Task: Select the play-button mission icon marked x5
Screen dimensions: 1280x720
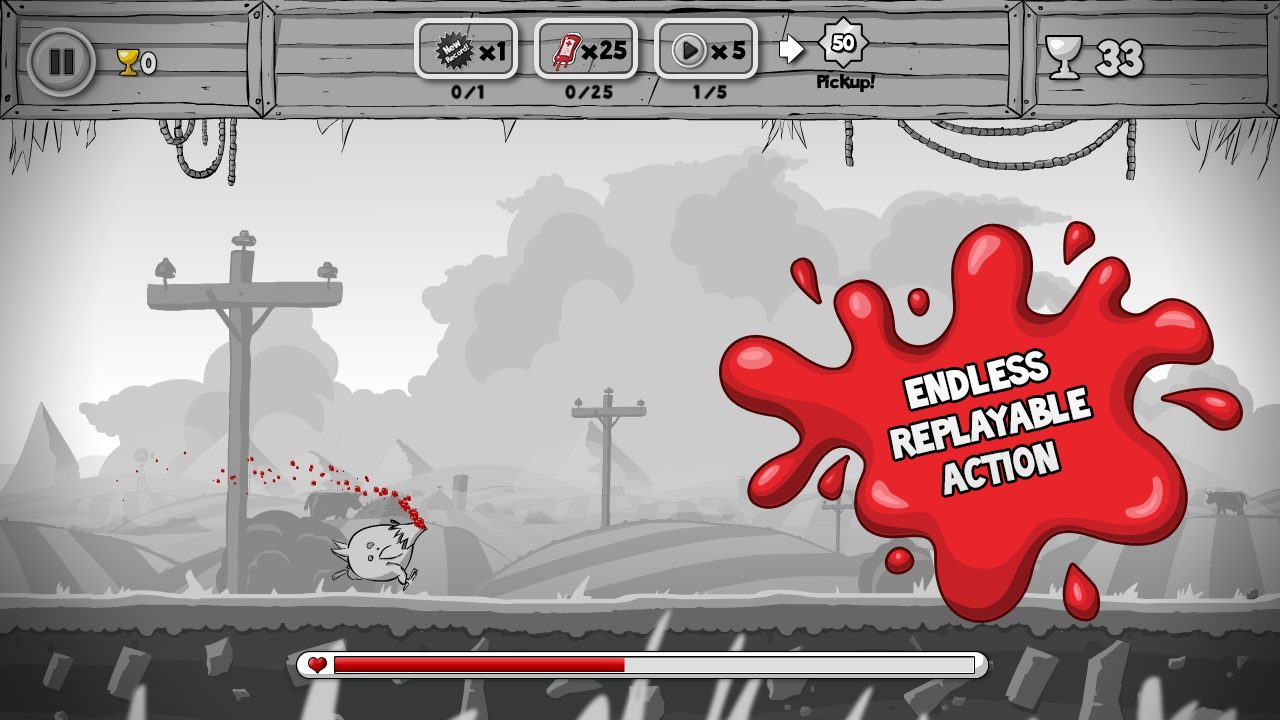Action: click(704, 48)
